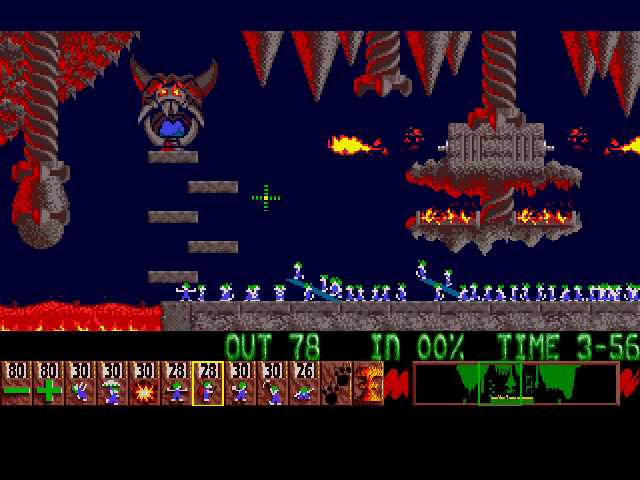Pick the Bomber explosion skill
This screenshot has width=640, height=480.
point(144,384)
